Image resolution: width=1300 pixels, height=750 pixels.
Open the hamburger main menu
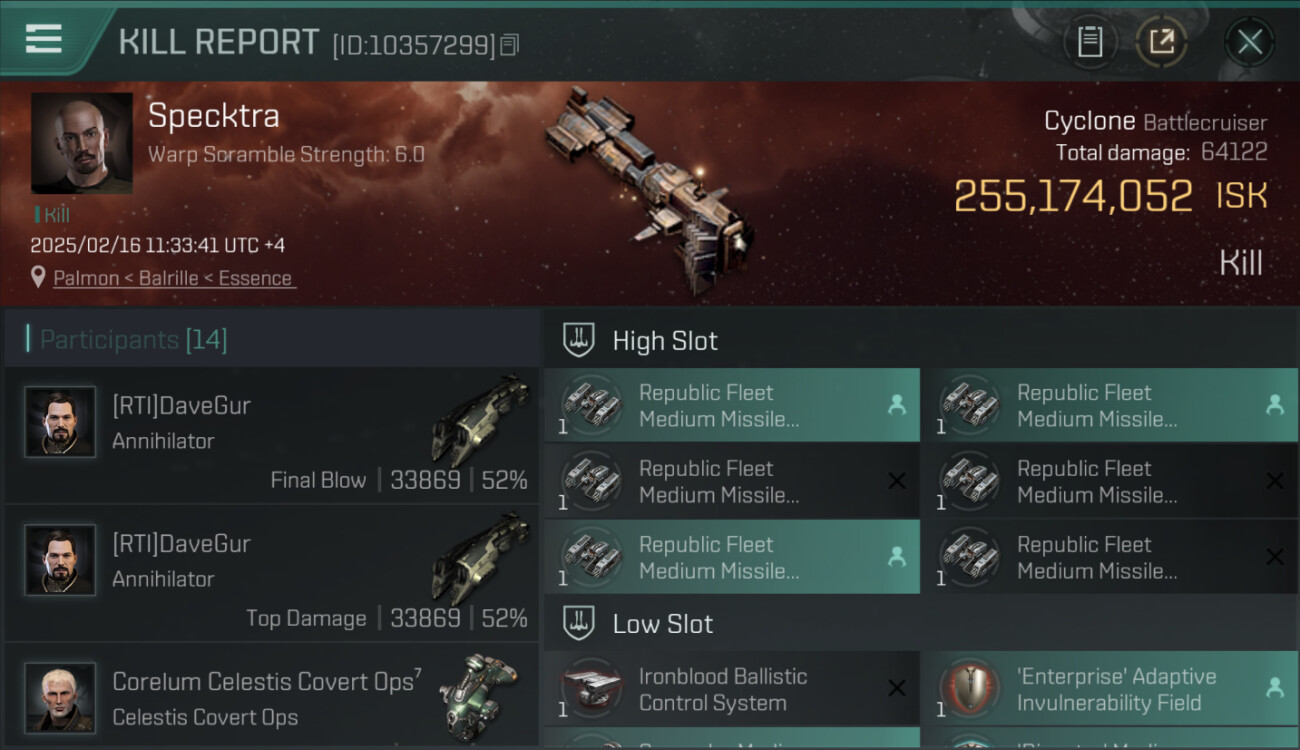44,40
